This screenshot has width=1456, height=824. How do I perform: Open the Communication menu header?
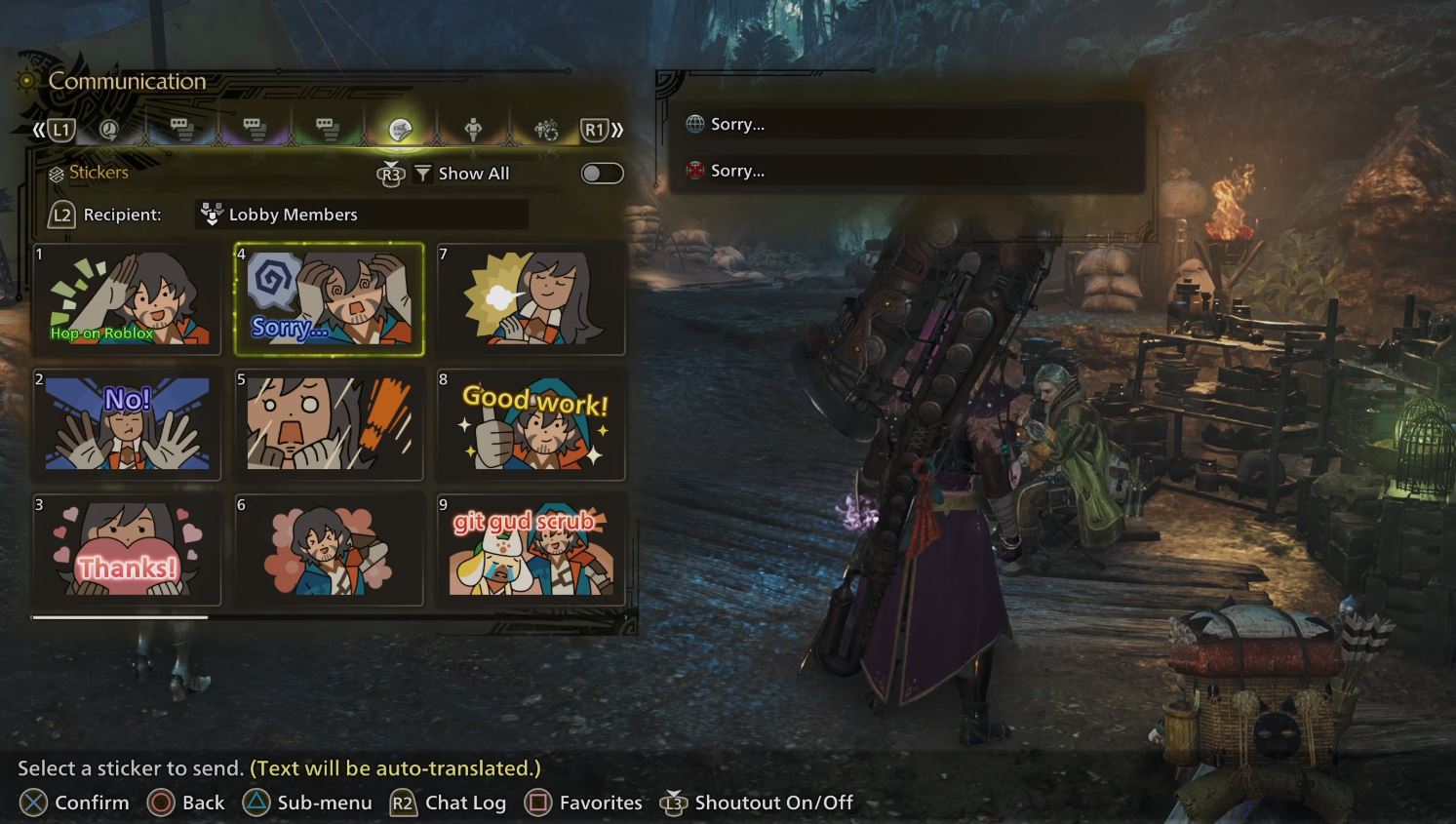pos(128,81)
